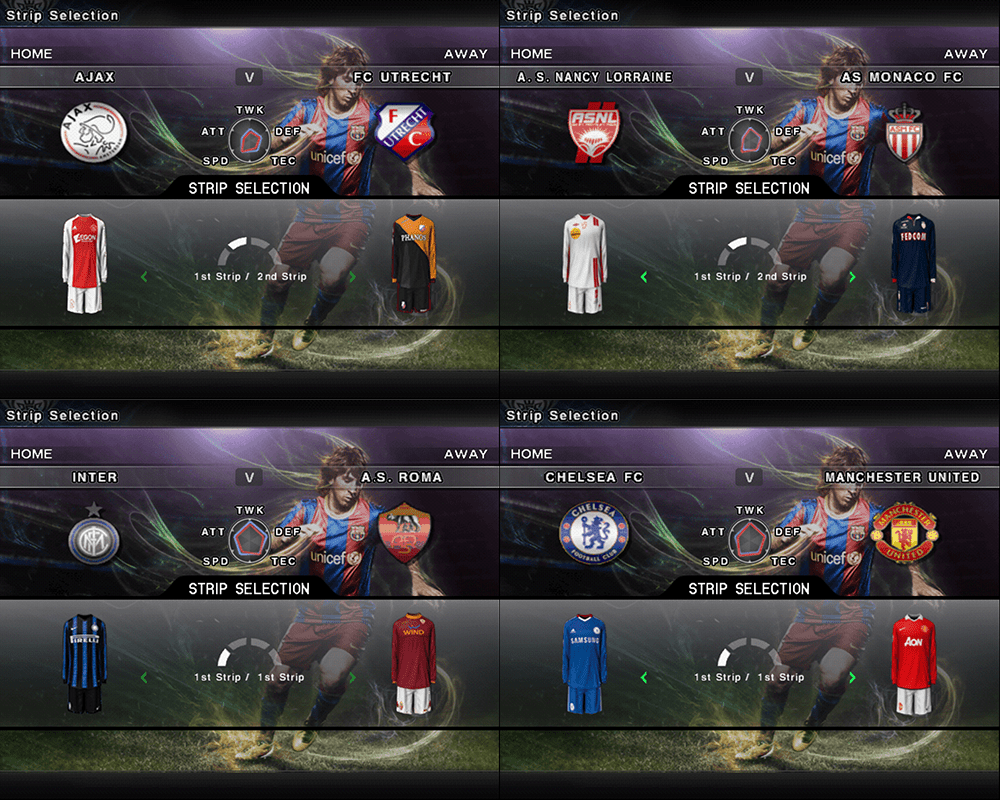This screenshot has width=1000, height=800.
Task: Pick the Manchester United red kit
Action: [x=913, y=663]
